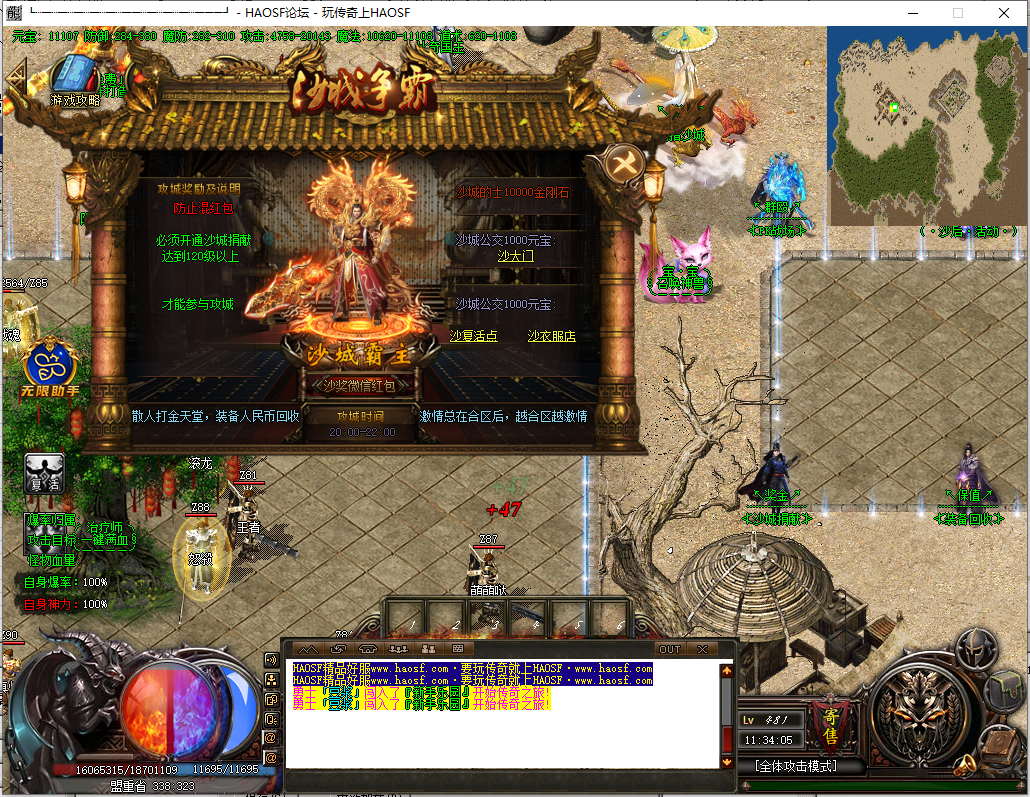Choose the 沙衣服店 link
Image resolution: width=1030 pixels, height=797 pixels.
tap(552, 337)
